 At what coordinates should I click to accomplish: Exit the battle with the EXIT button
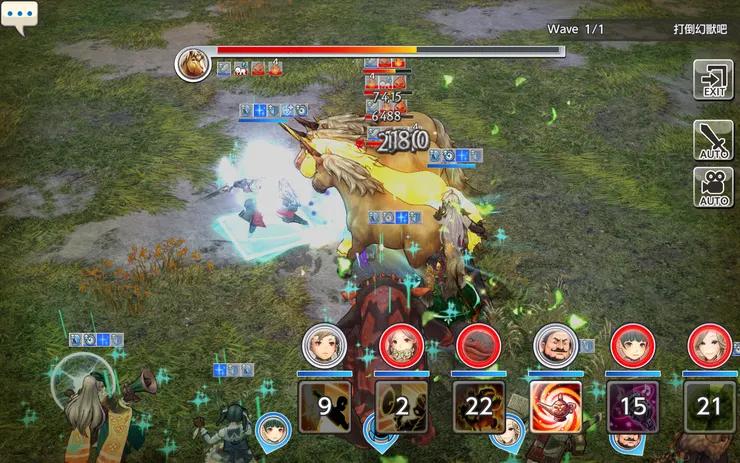click(713, 80)
